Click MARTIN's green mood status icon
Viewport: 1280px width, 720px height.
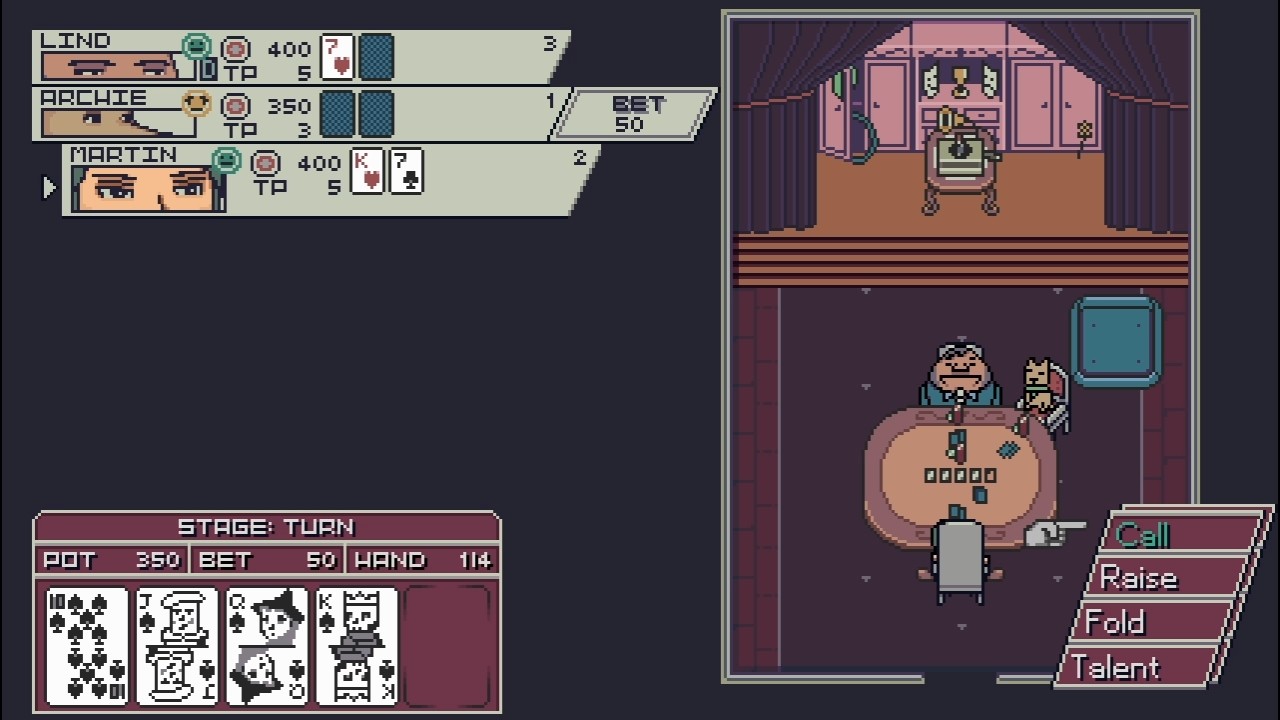pos(225,158)
